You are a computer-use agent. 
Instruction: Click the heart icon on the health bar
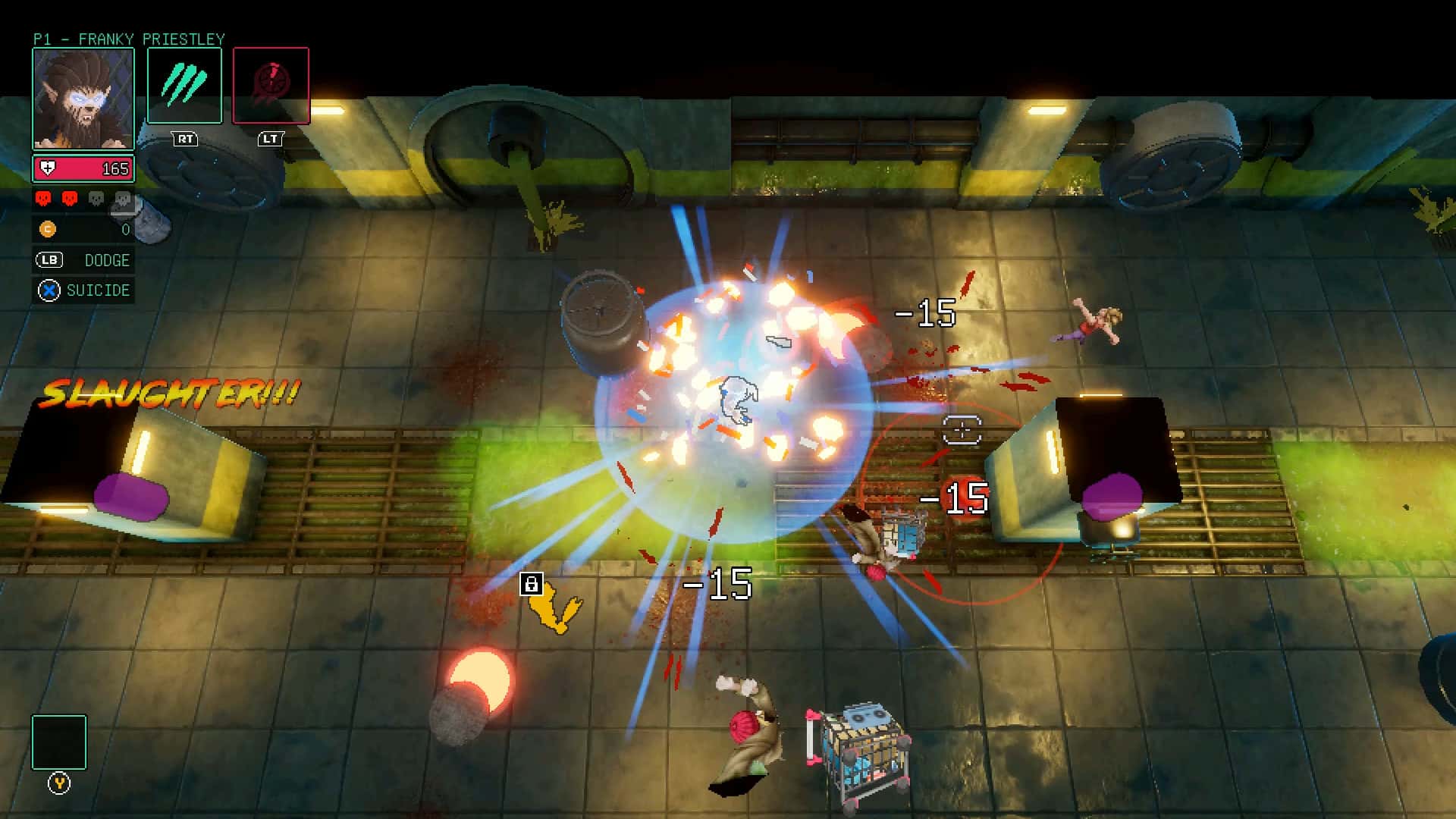point(47,168)
